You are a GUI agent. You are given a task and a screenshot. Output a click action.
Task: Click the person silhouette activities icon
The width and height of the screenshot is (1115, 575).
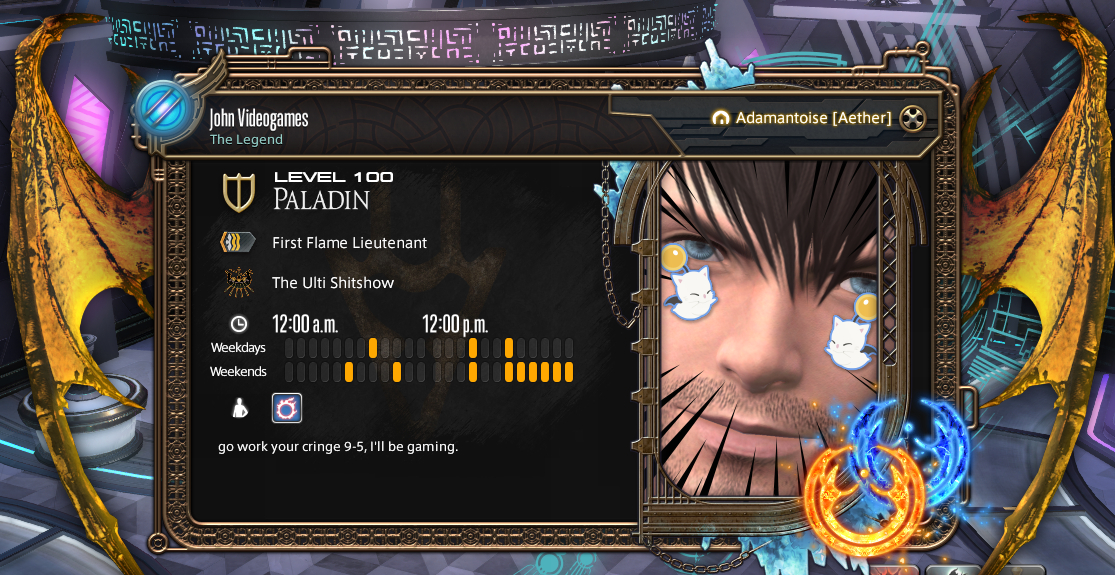(240, 407)
